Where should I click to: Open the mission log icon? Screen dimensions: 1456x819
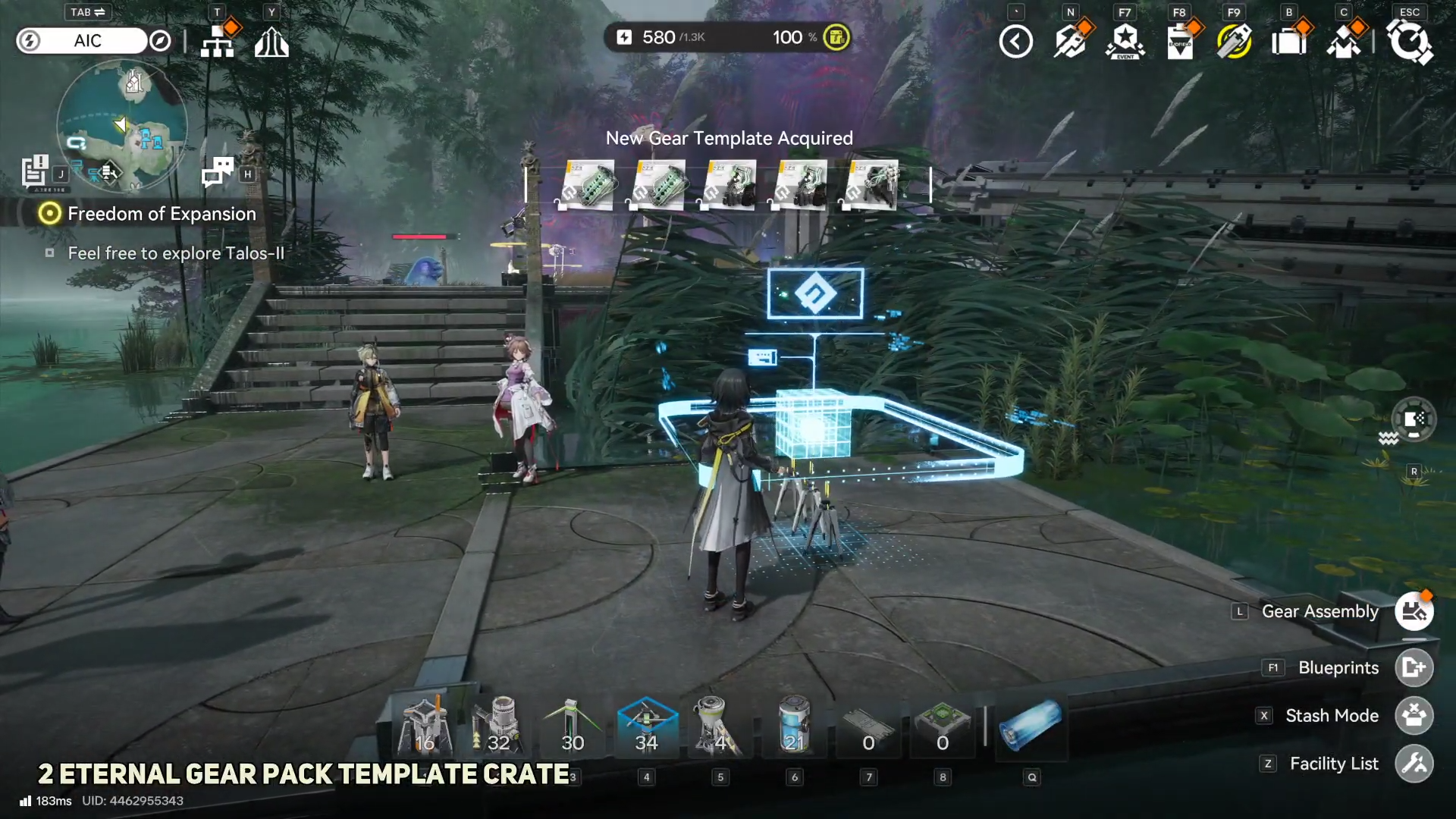coord(34,171)
